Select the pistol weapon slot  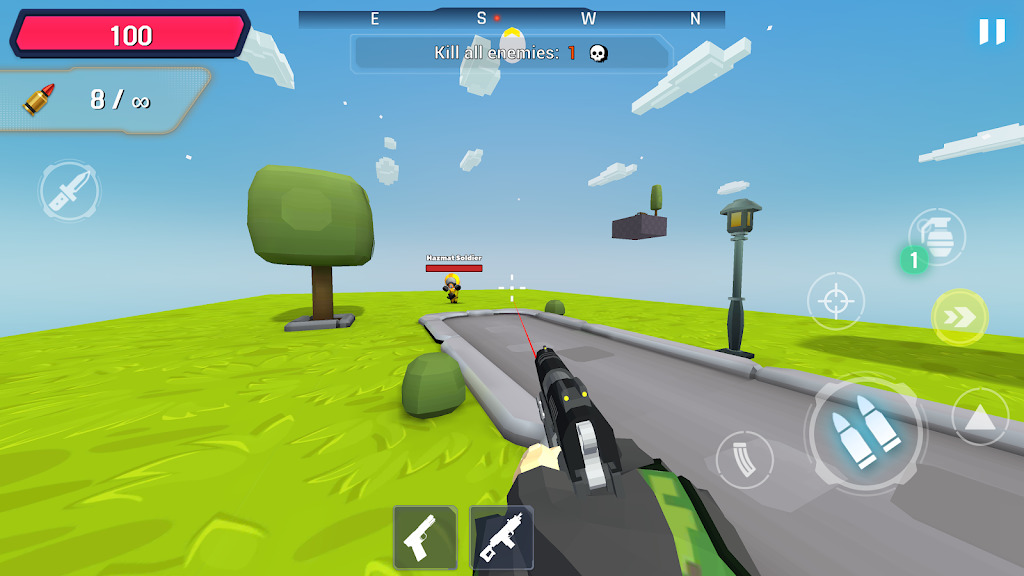coord(425,537)
